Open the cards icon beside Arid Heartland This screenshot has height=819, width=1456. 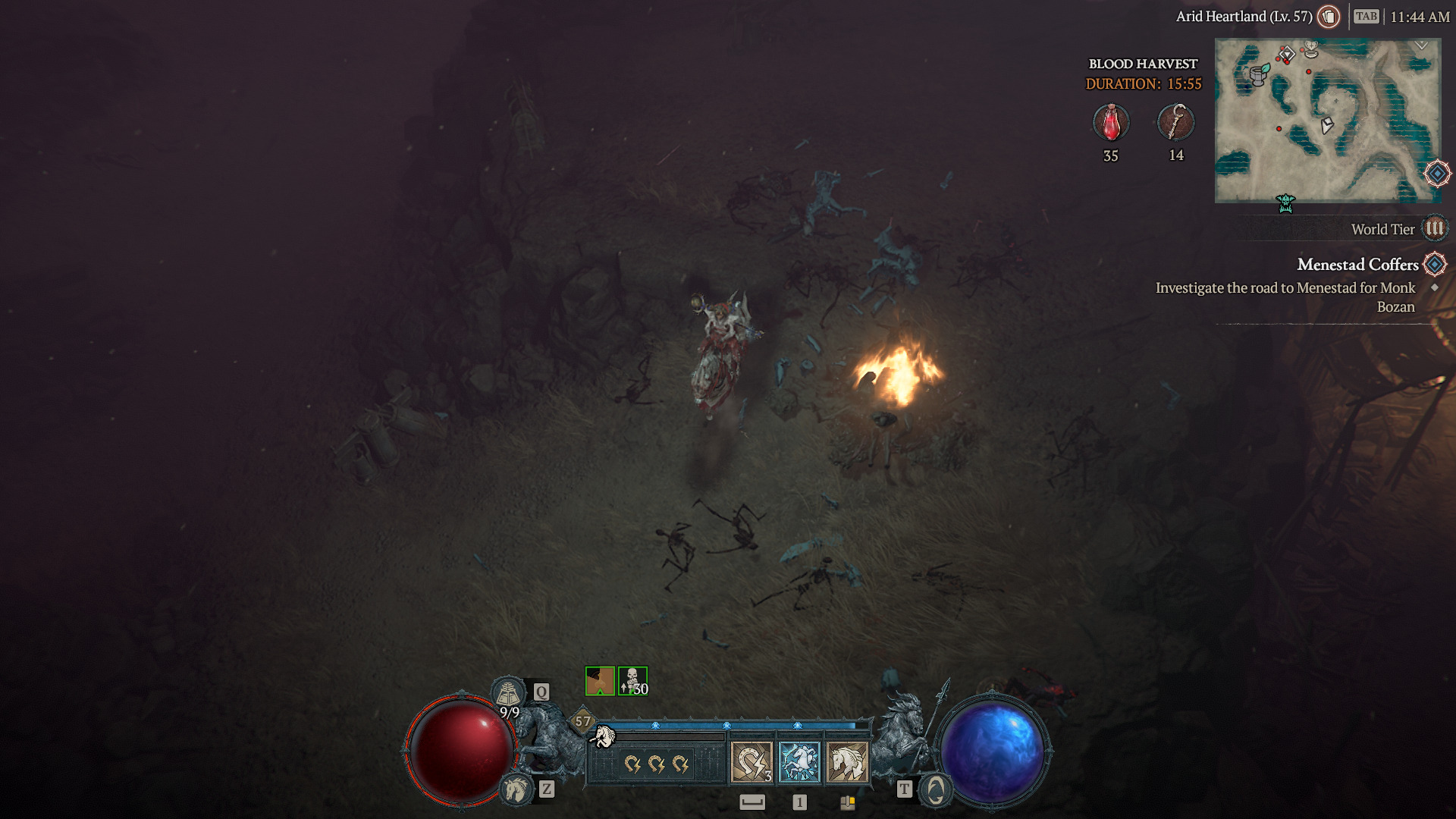1329,17
